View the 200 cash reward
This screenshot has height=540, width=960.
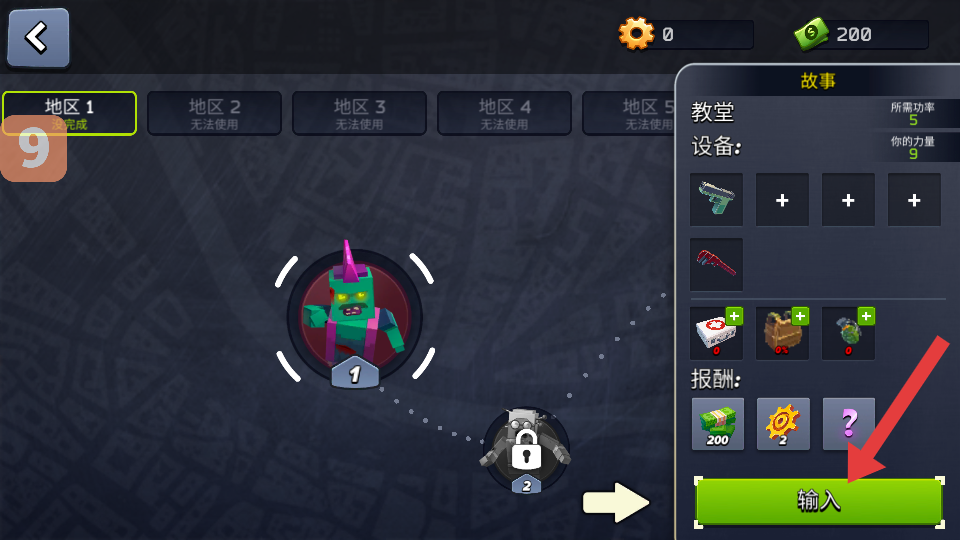coord(718,423)
